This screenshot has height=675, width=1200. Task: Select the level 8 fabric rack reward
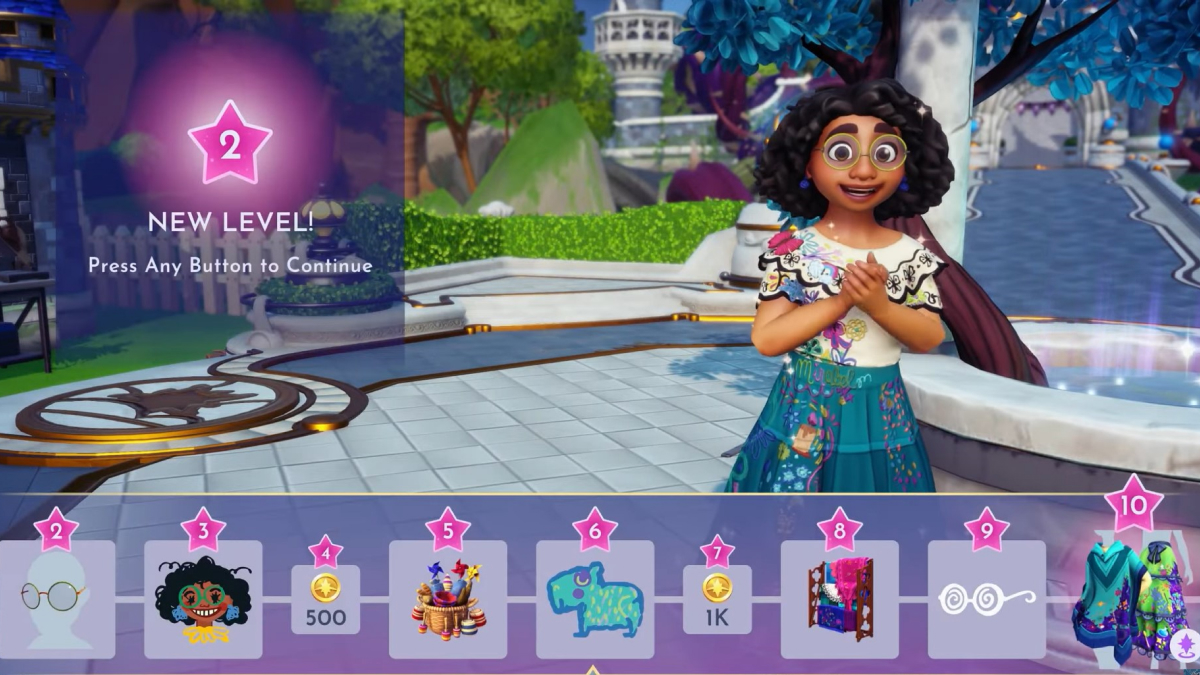[x=840, y=599]
